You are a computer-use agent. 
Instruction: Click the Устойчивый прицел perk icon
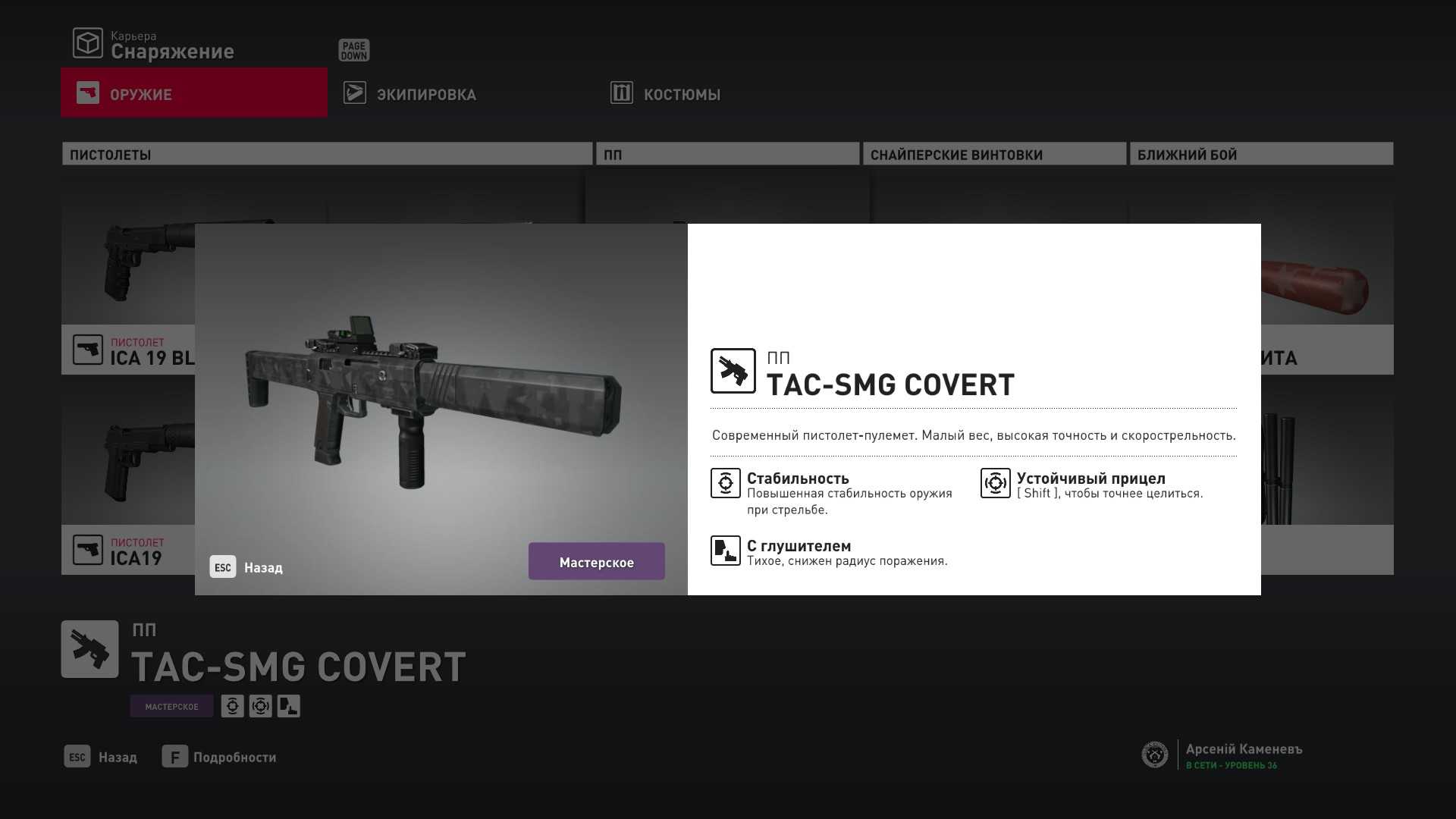click(x=995, y=483)
